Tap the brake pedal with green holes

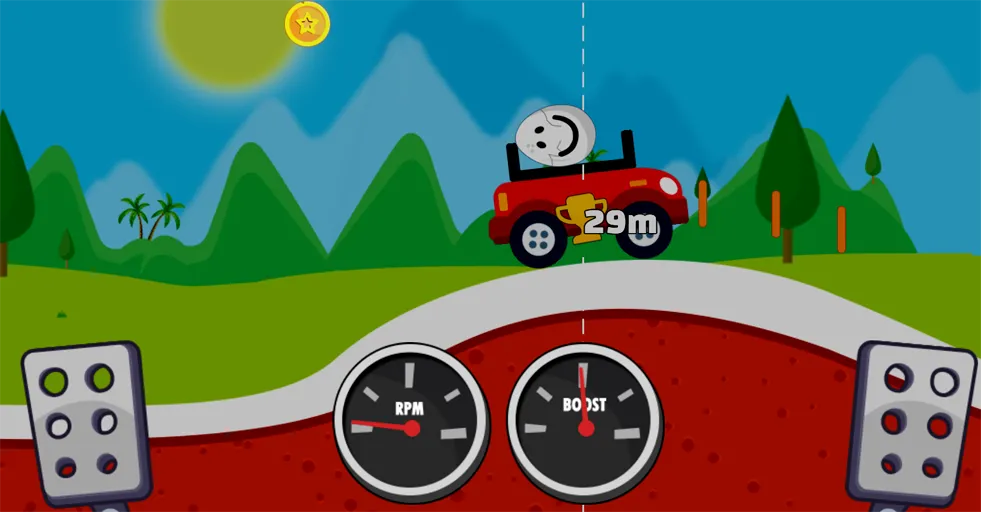point(83,422)
